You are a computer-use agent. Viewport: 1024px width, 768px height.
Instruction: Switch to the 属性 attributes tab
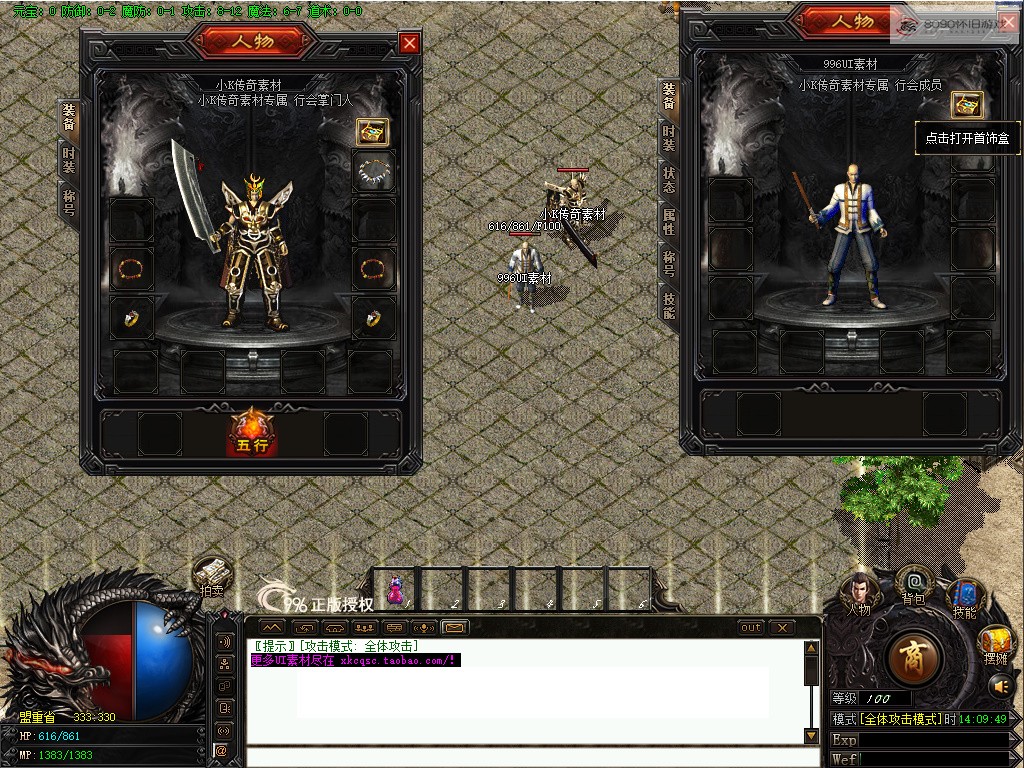click(668, 222)
